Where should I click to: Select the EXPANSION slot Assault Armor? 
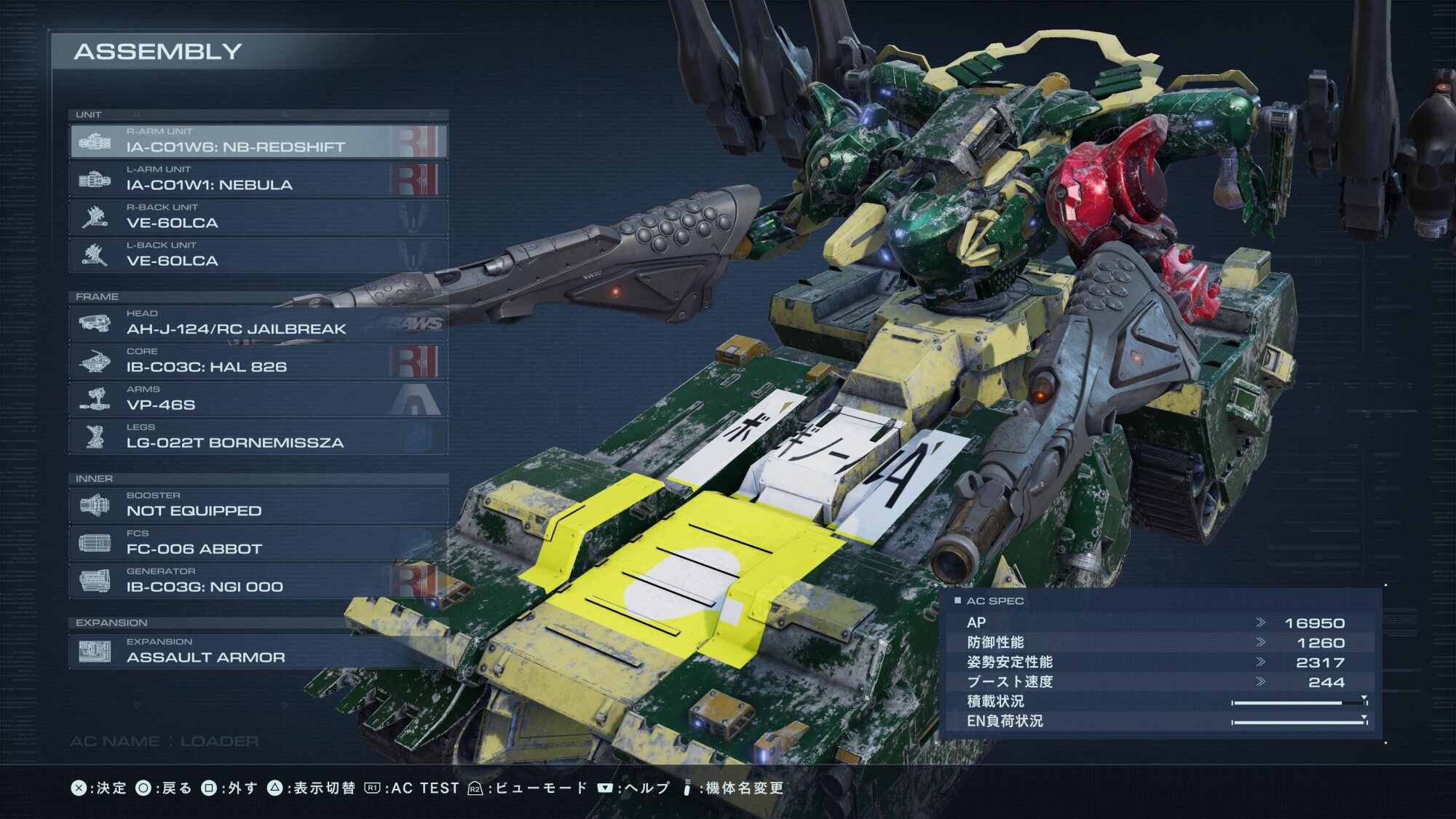258,652
